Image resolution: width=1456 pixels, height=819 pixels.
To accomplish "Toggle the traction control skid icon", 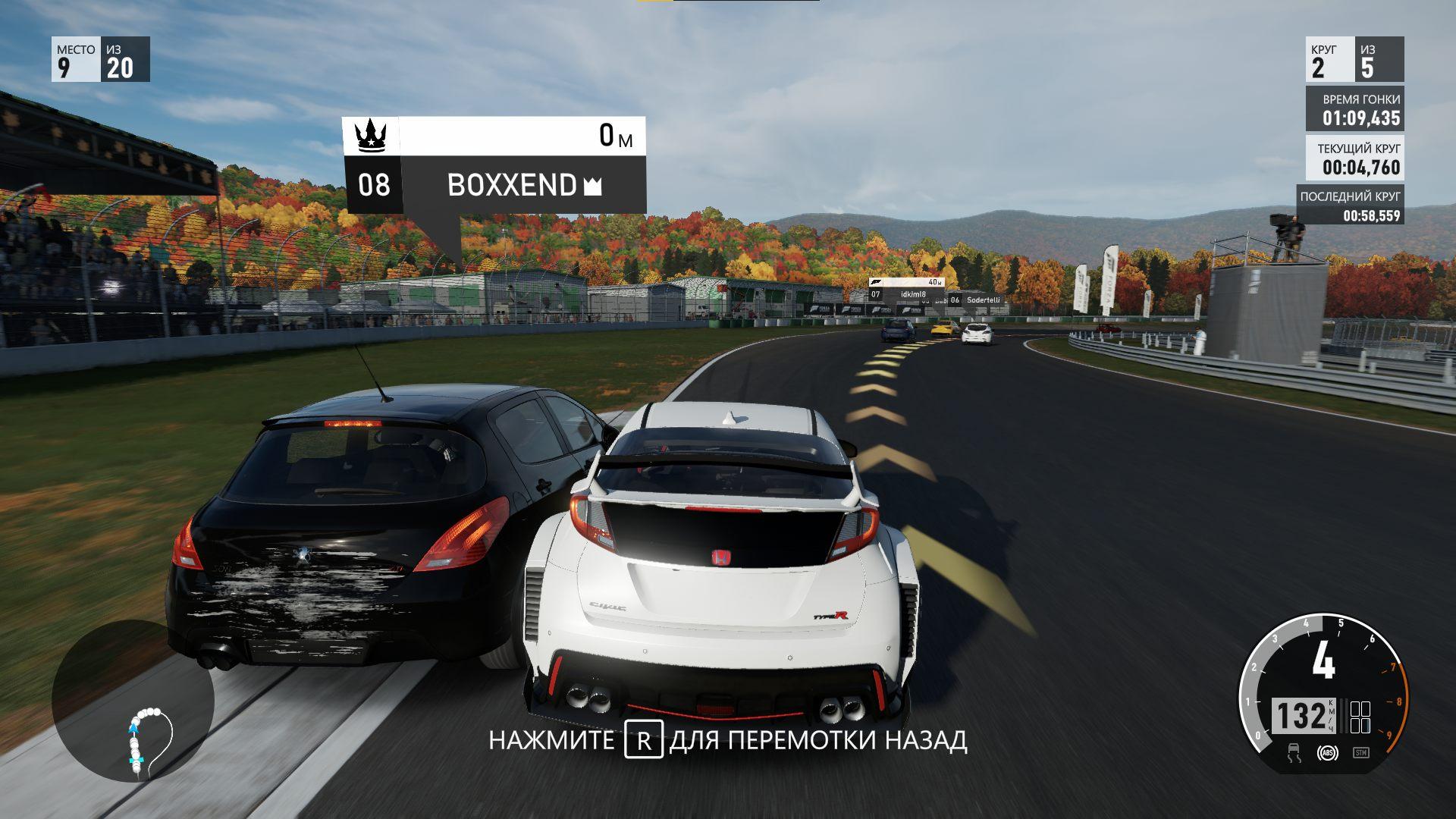I will click(x=1294, y=753).
